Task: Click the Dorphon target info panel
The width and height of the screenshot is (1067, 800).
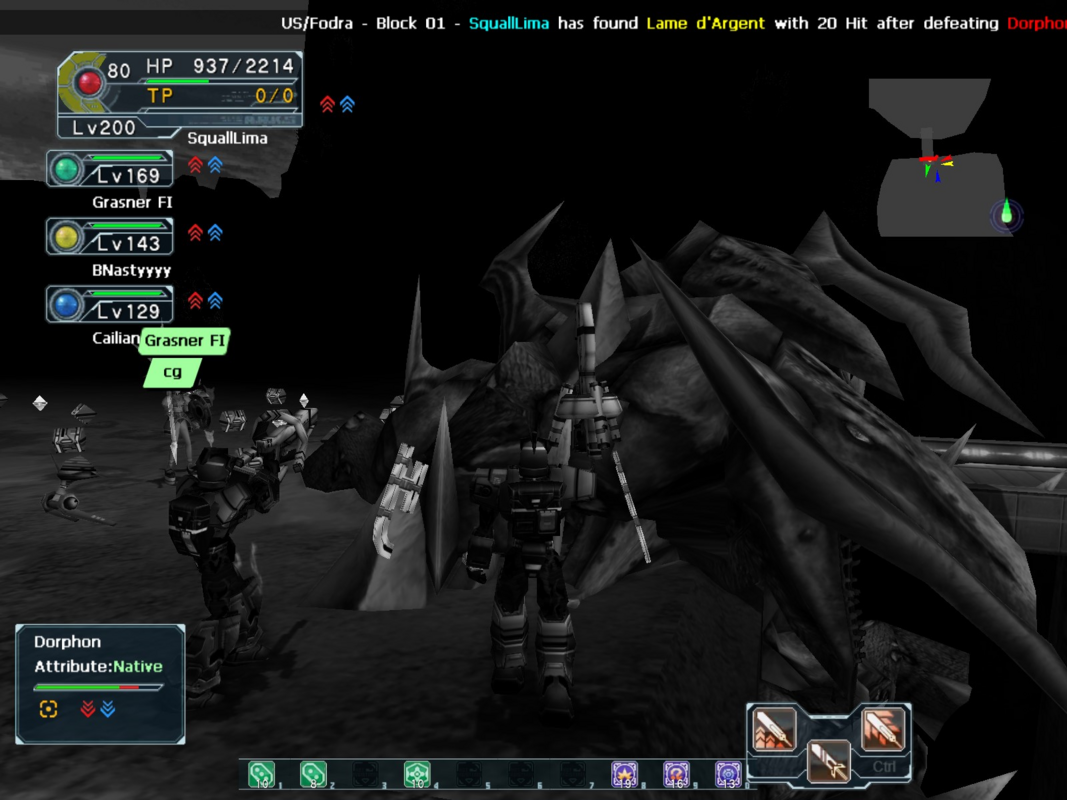Action: coord(100,684)
